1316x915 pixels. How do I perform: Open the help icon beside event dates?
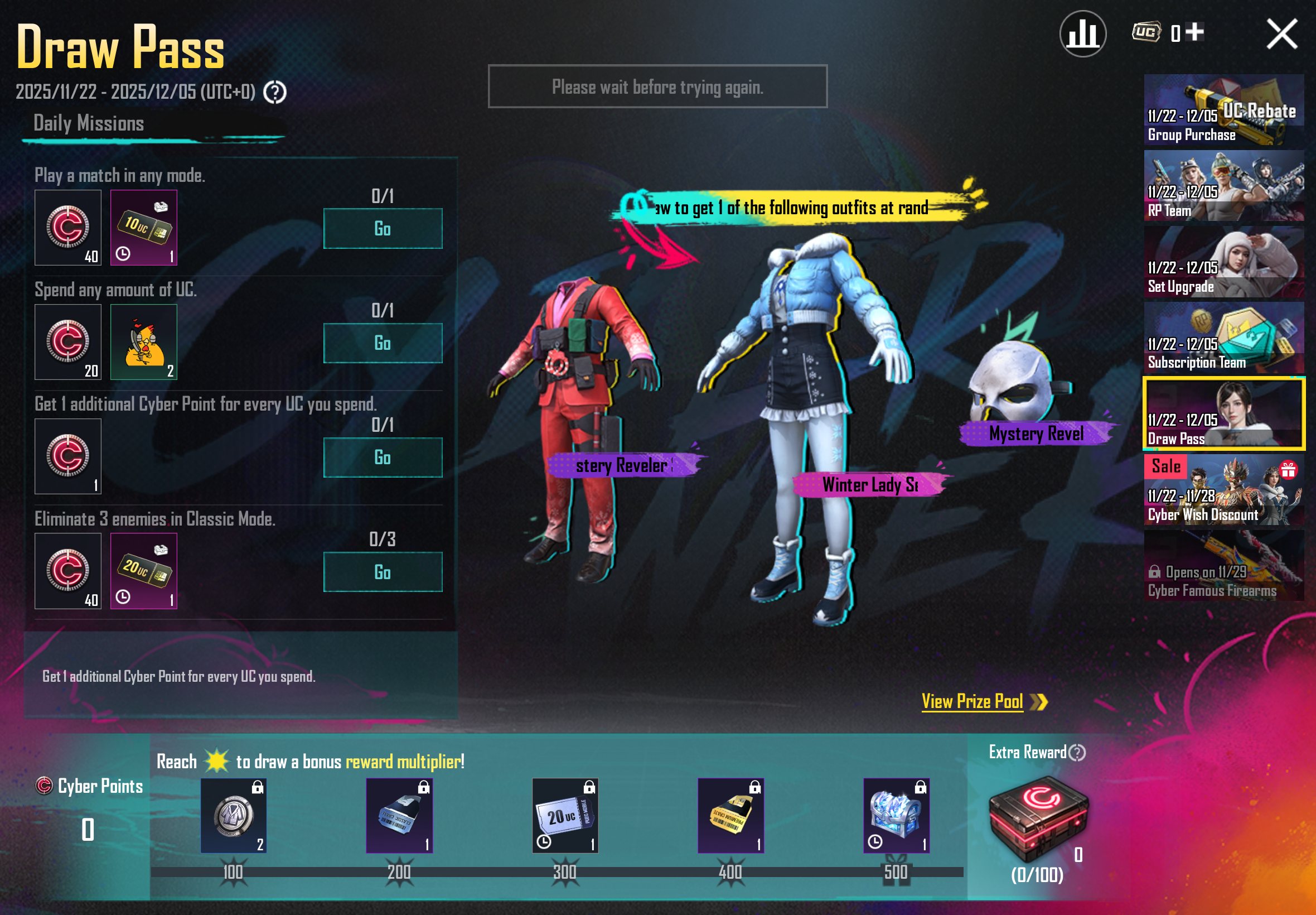(x=275, y=92)
